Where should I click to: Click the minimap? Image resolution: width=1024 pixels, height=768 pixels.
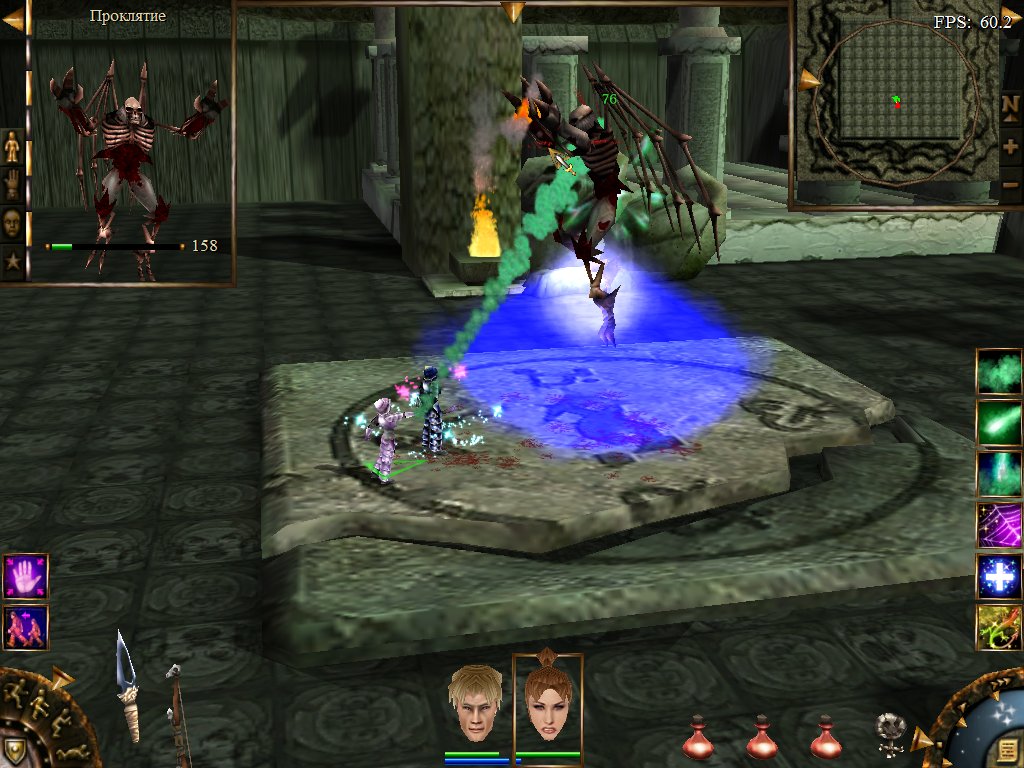click(894, 104)
